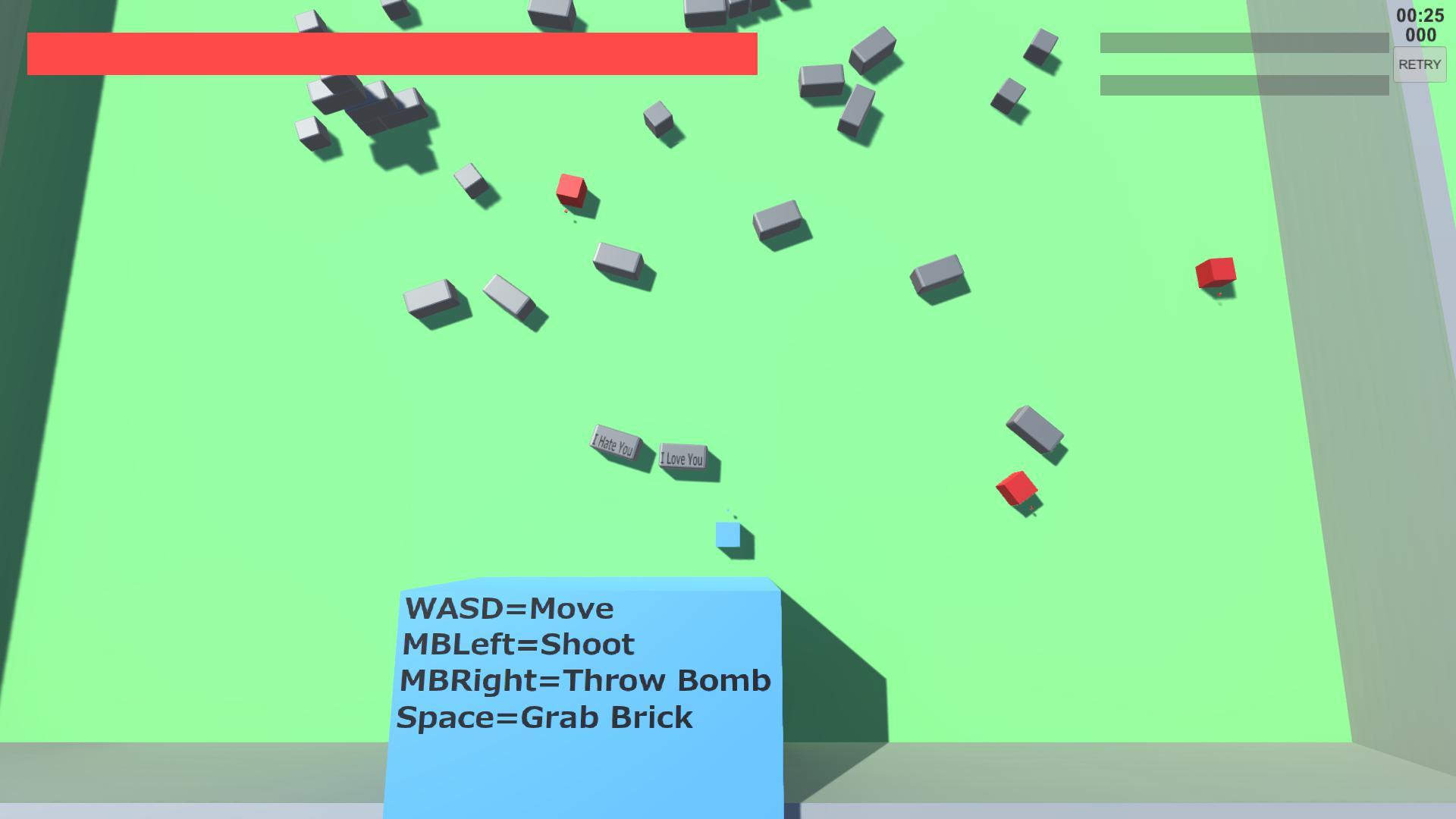Click the 'WASD=Move' instruction line
Viewport: 1456px width, 819px height.
[x=509, y=608]
